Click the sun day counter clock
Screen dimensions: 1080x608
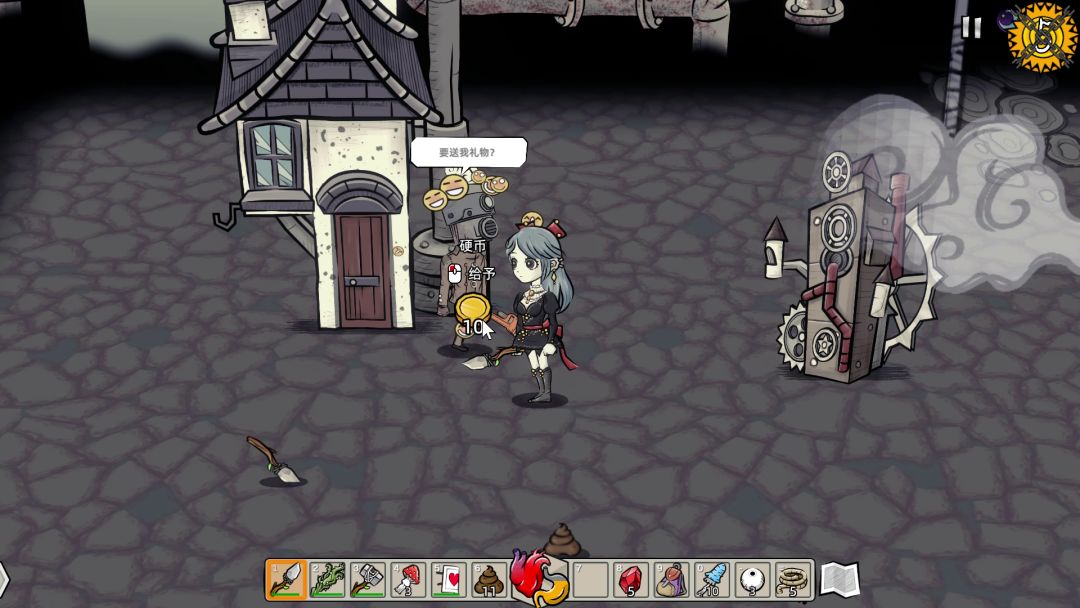tap(1043, 37)
